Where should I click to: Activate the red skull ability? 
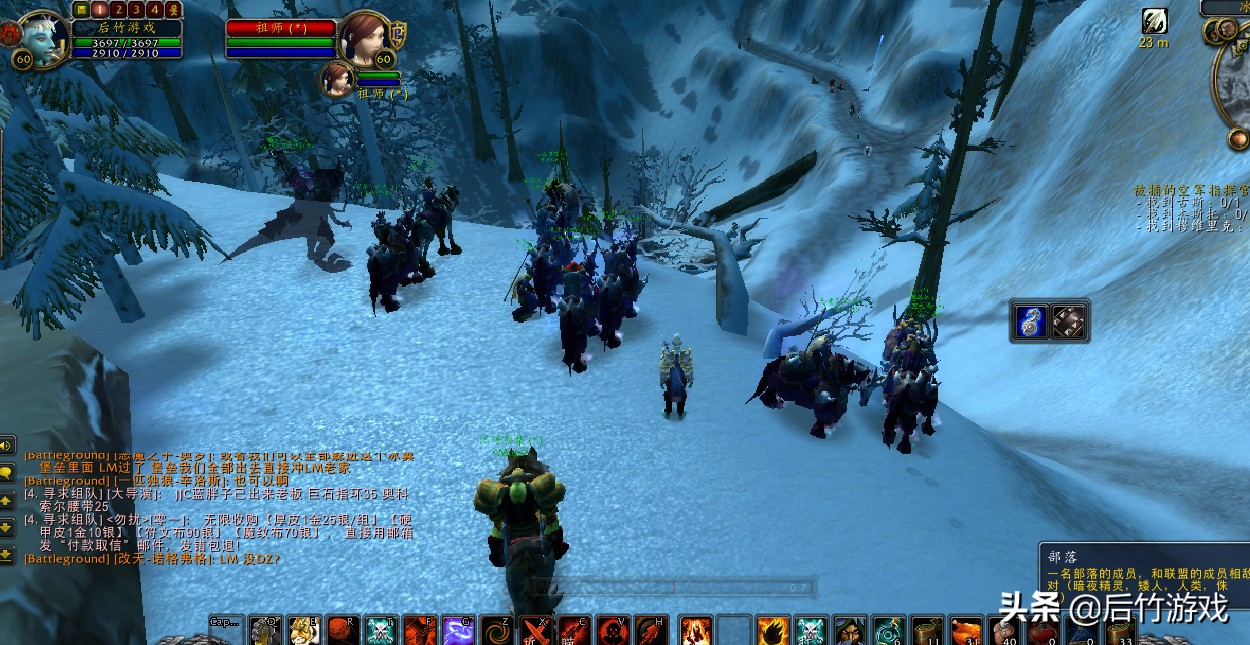[612, 631]
